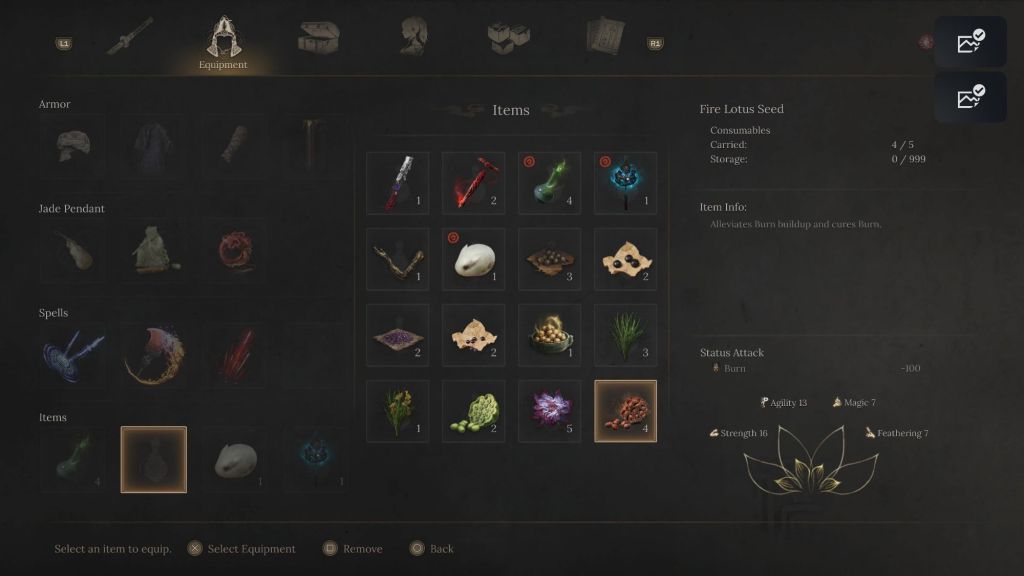The image size is (1024, 576).
Task: Select the red flaming needle item
Action: (x=473, y=183)
